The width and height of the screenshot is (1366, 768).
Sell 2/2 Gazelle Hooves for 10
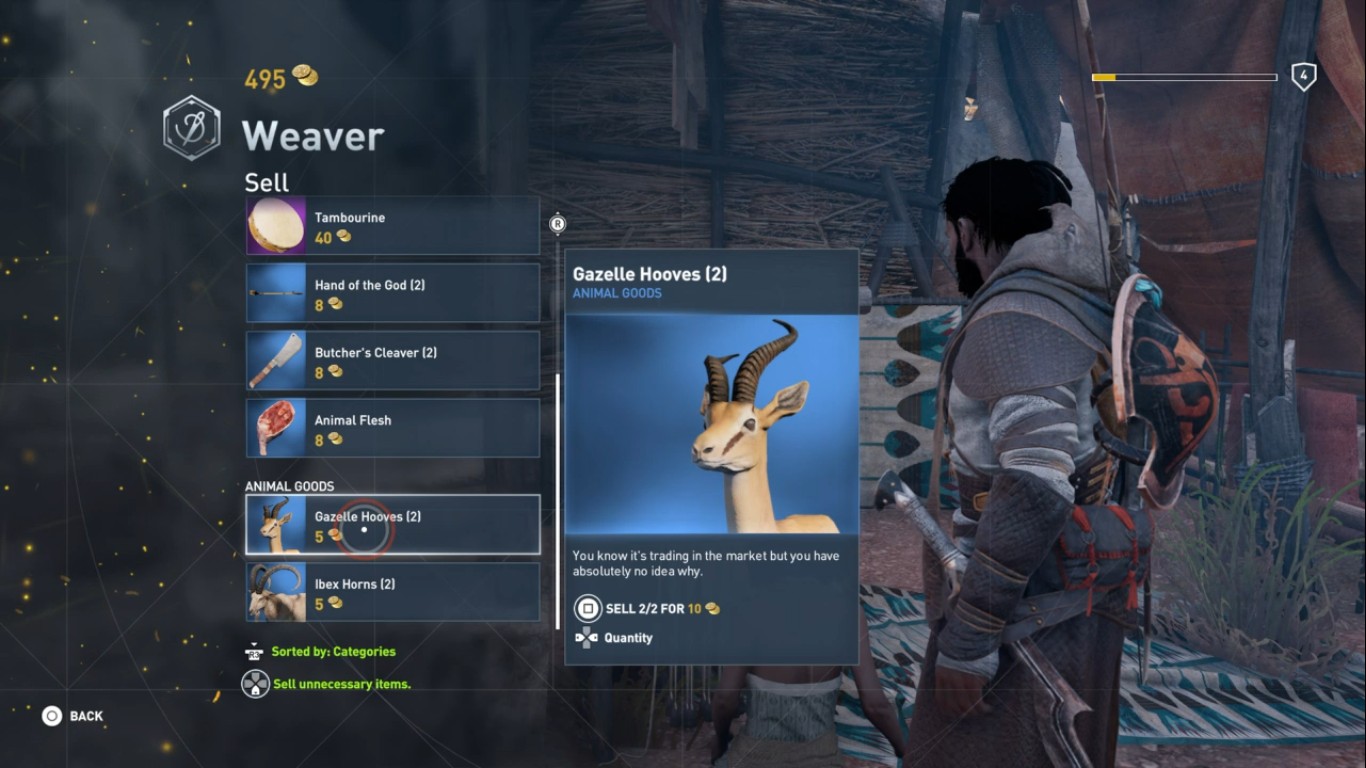tap(646, 608)
